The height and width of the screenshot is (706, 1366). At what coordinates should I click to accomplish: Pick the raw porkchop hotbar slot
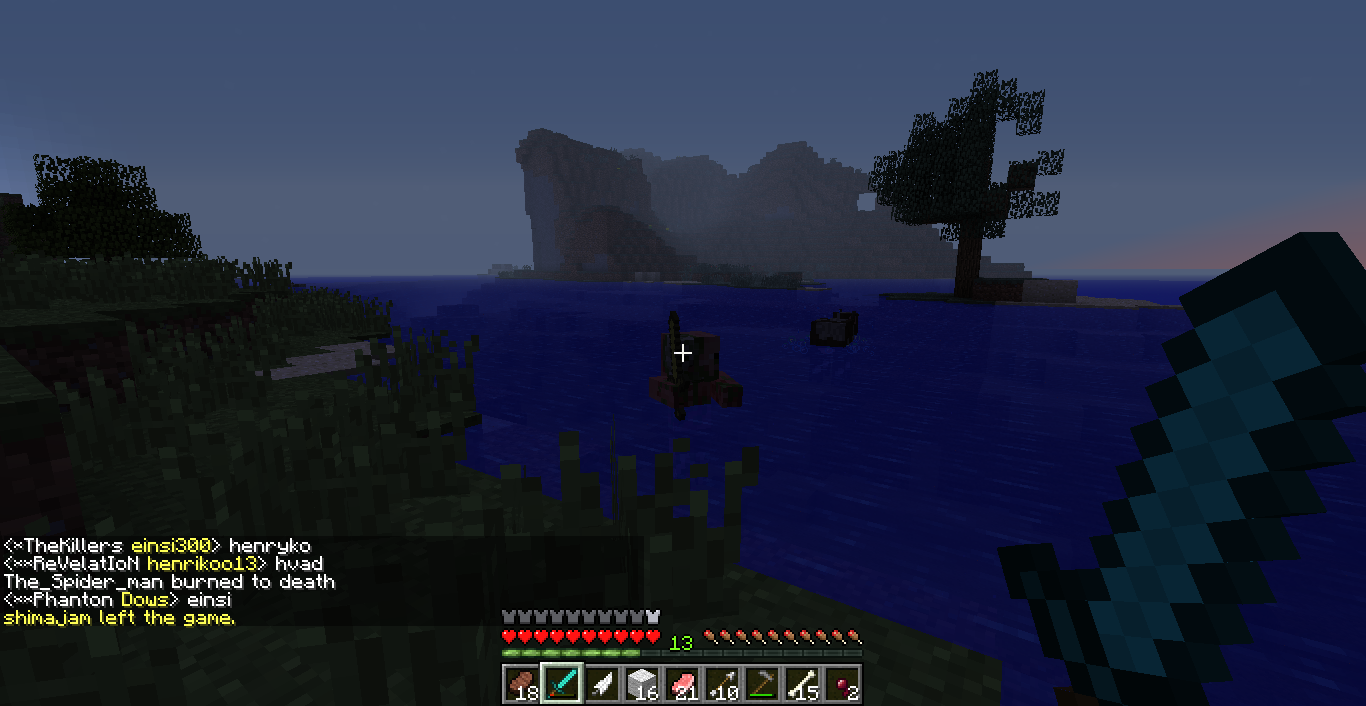click(x=681, y=685)
